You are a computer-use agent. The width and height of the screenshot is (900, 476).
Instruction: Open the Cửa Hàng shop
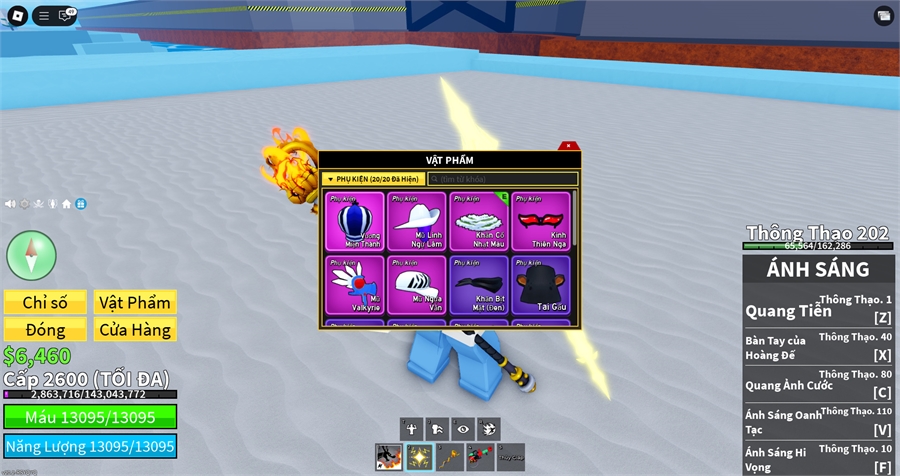(134, 329)
